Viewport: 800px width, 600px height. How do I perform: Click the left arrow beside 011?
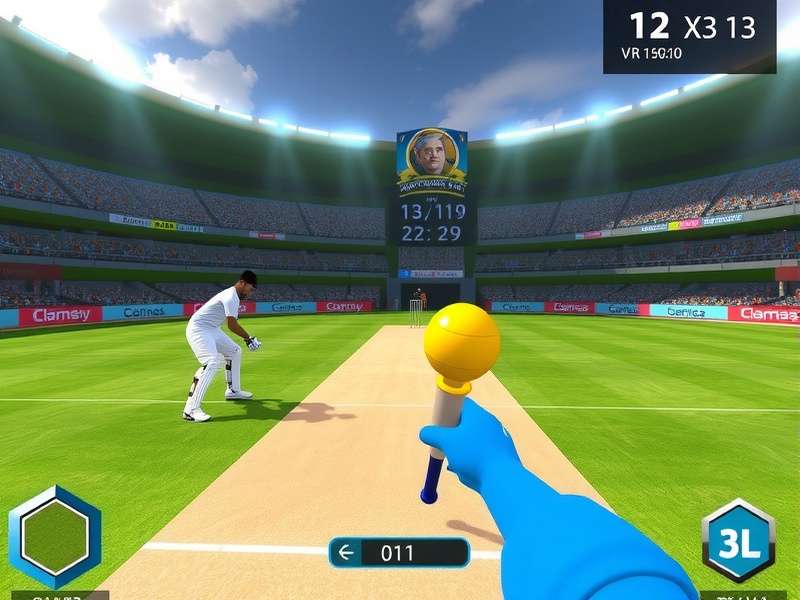click(348, 551)
